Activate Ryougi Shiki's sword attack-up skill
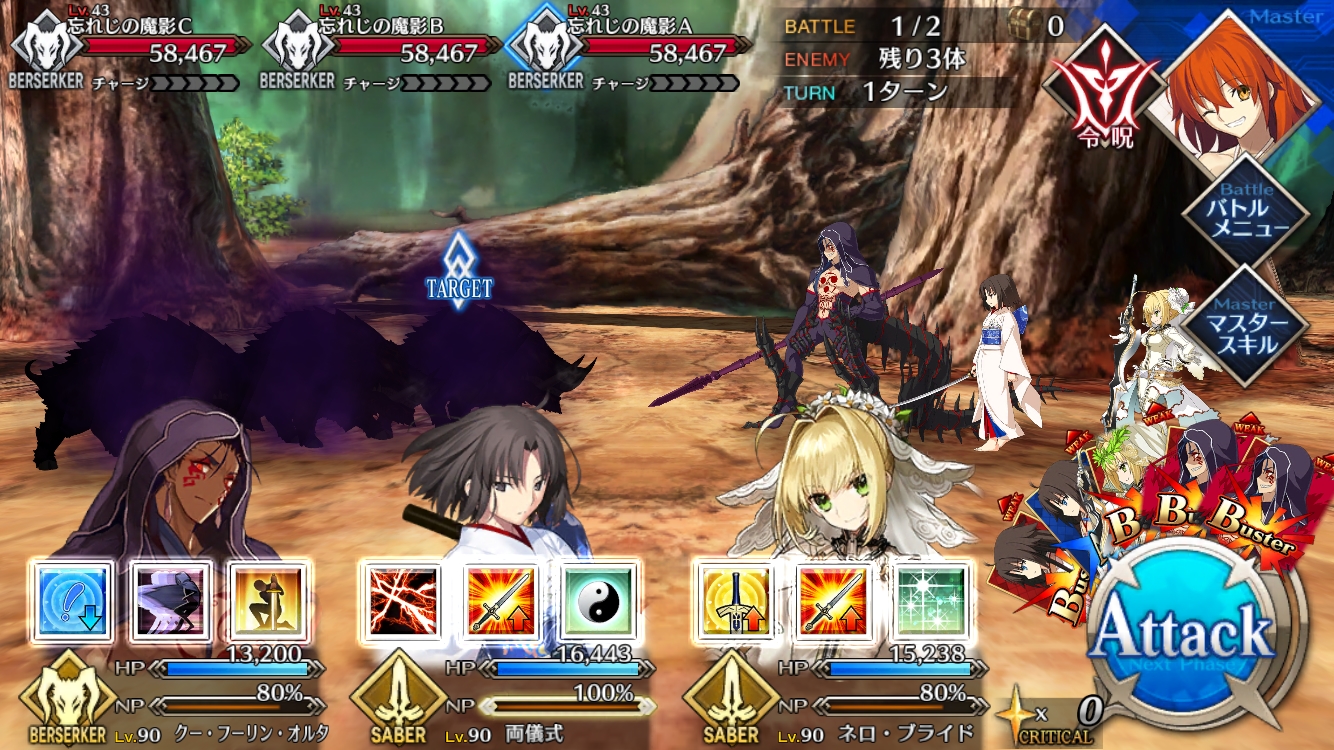The width and height of the screenshot is (1334, 750). pyautogui.click(x=501, y=601)
